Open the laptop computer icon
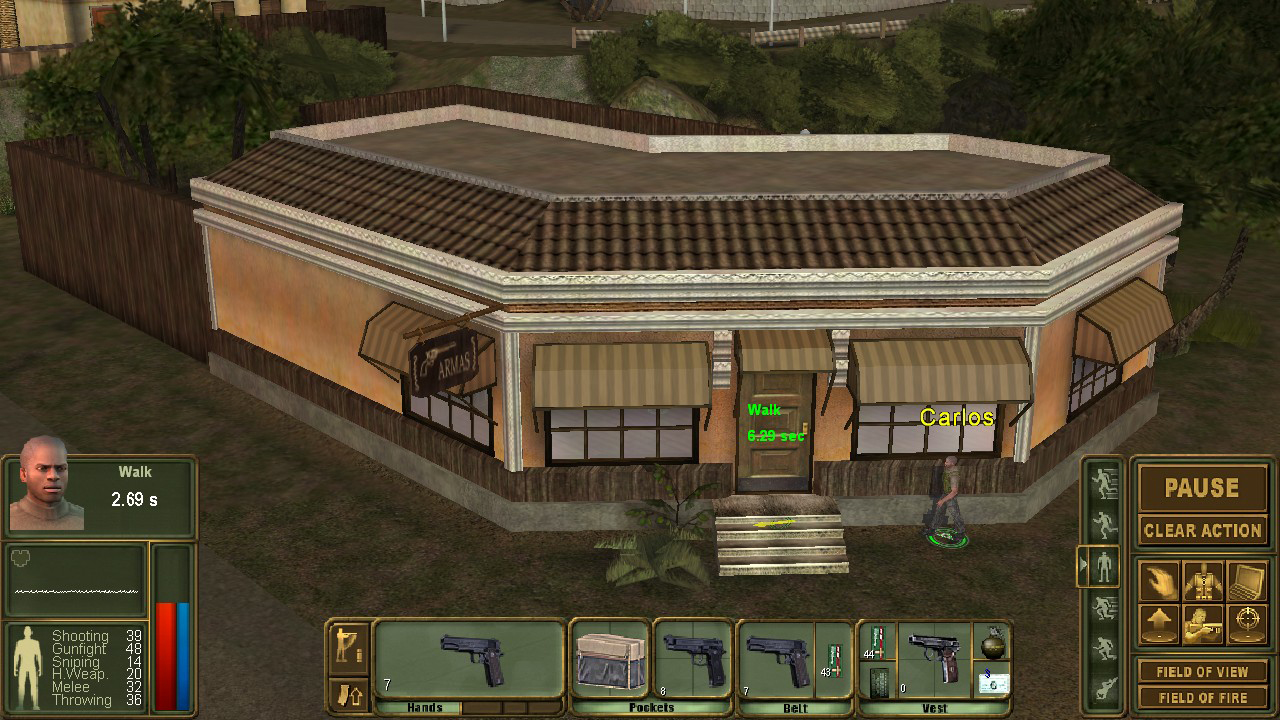The height and width of the screenshot is (720, 1280). (1246, 580)
